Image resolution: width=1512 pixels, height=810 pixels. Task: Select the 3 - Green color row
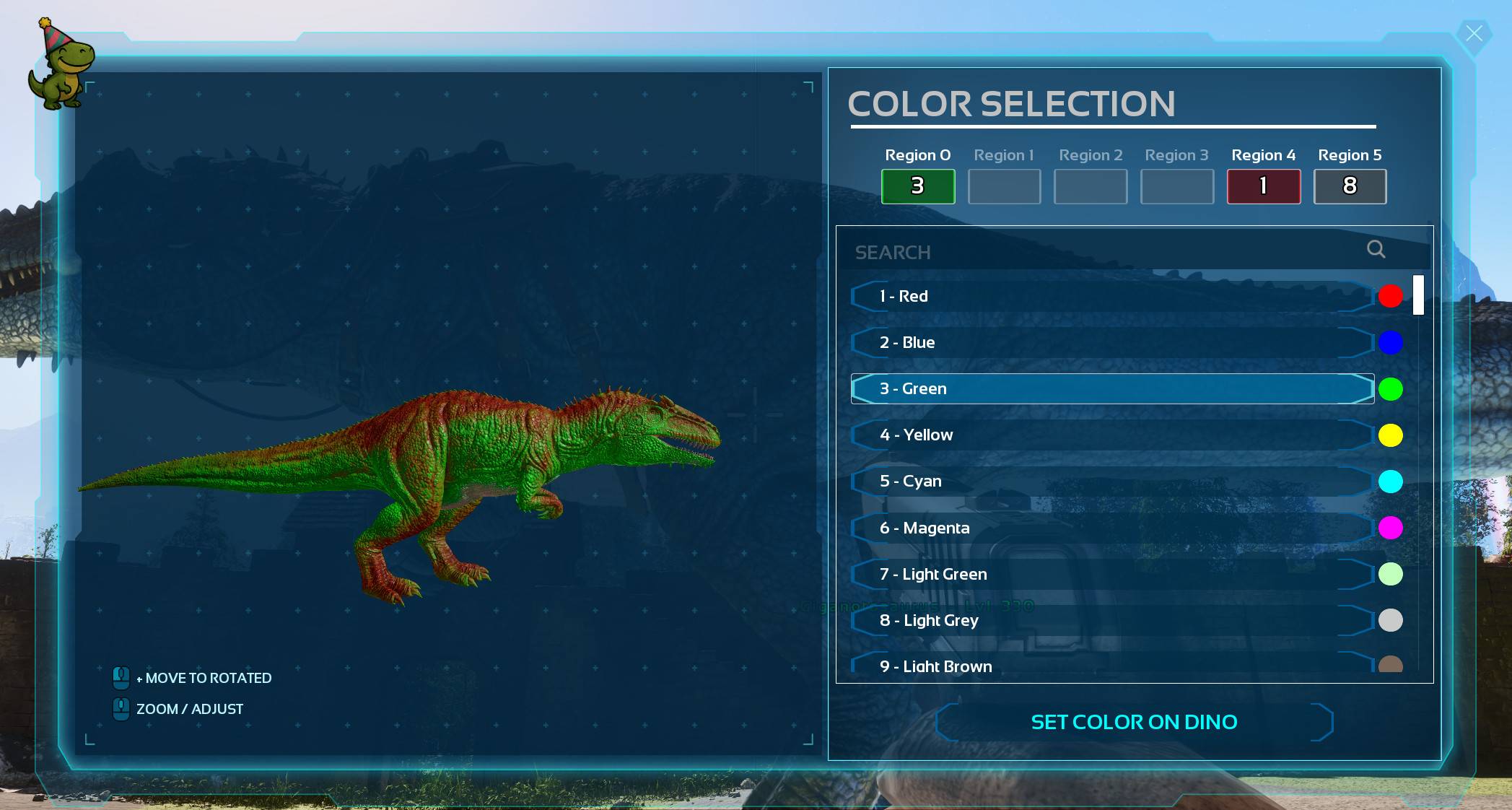(1111, 388)
